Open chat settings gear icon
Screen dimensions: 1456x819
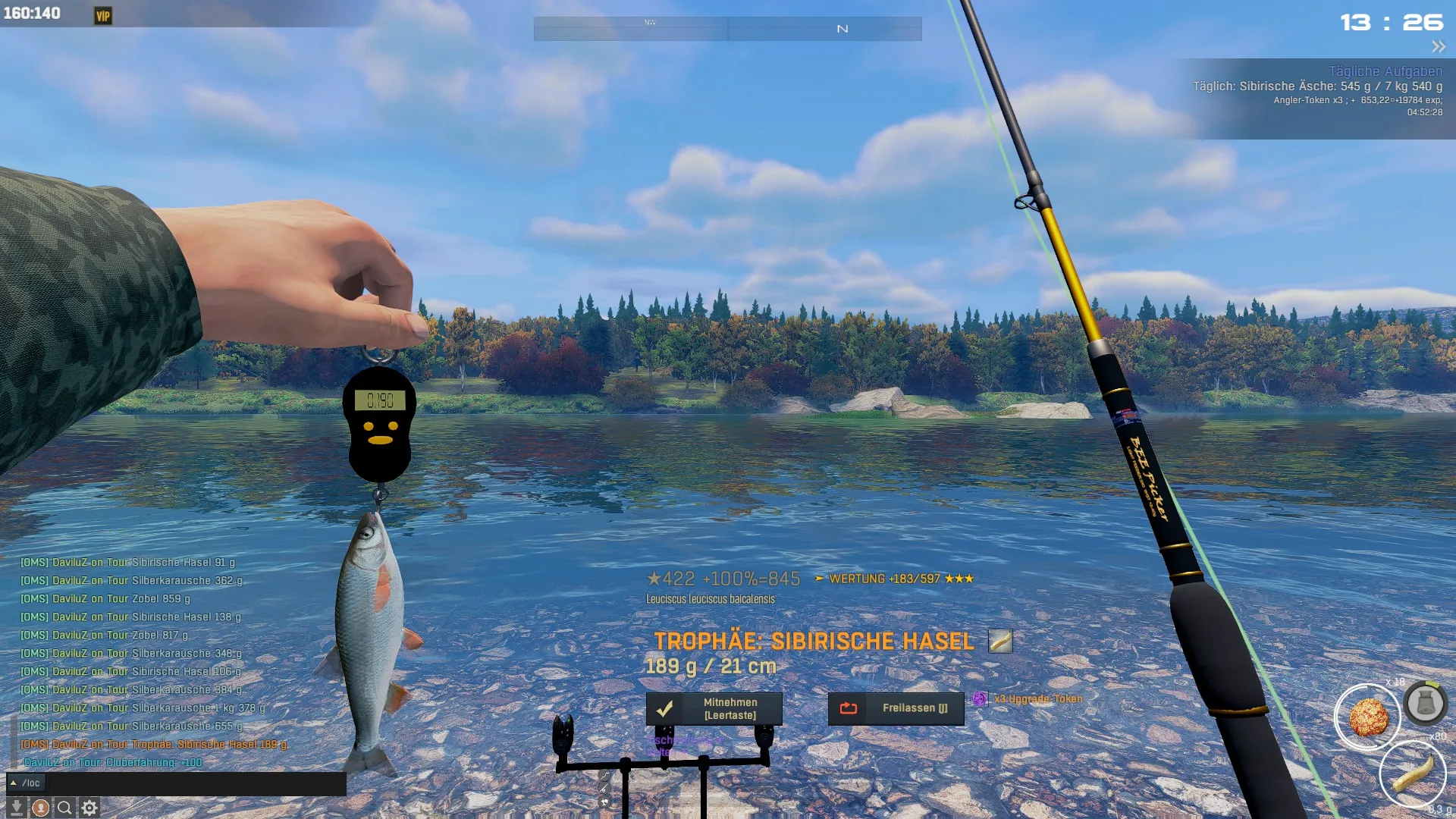coord(89,808)
